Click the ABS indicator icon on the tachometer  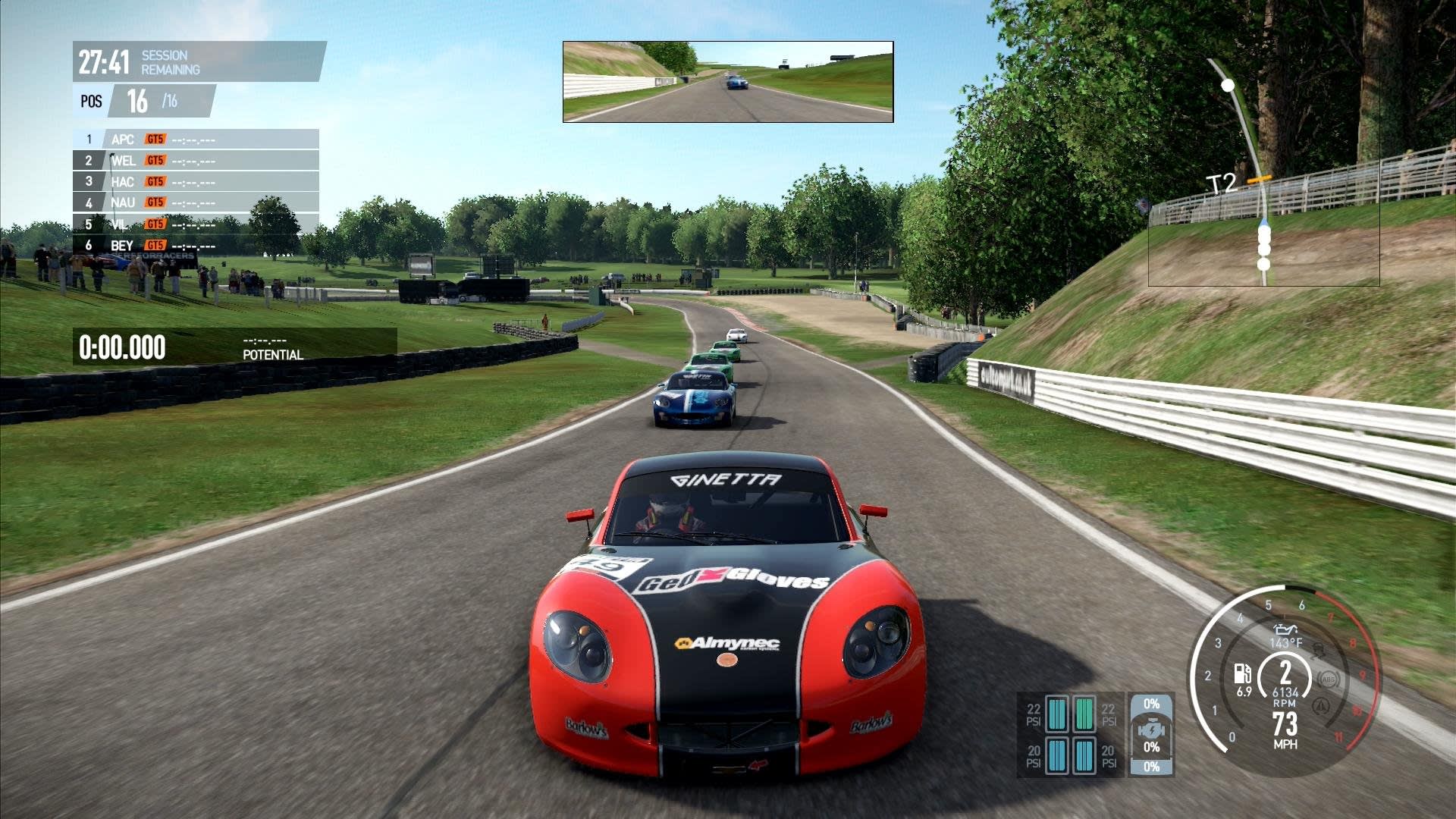(x=1329, y=679)
